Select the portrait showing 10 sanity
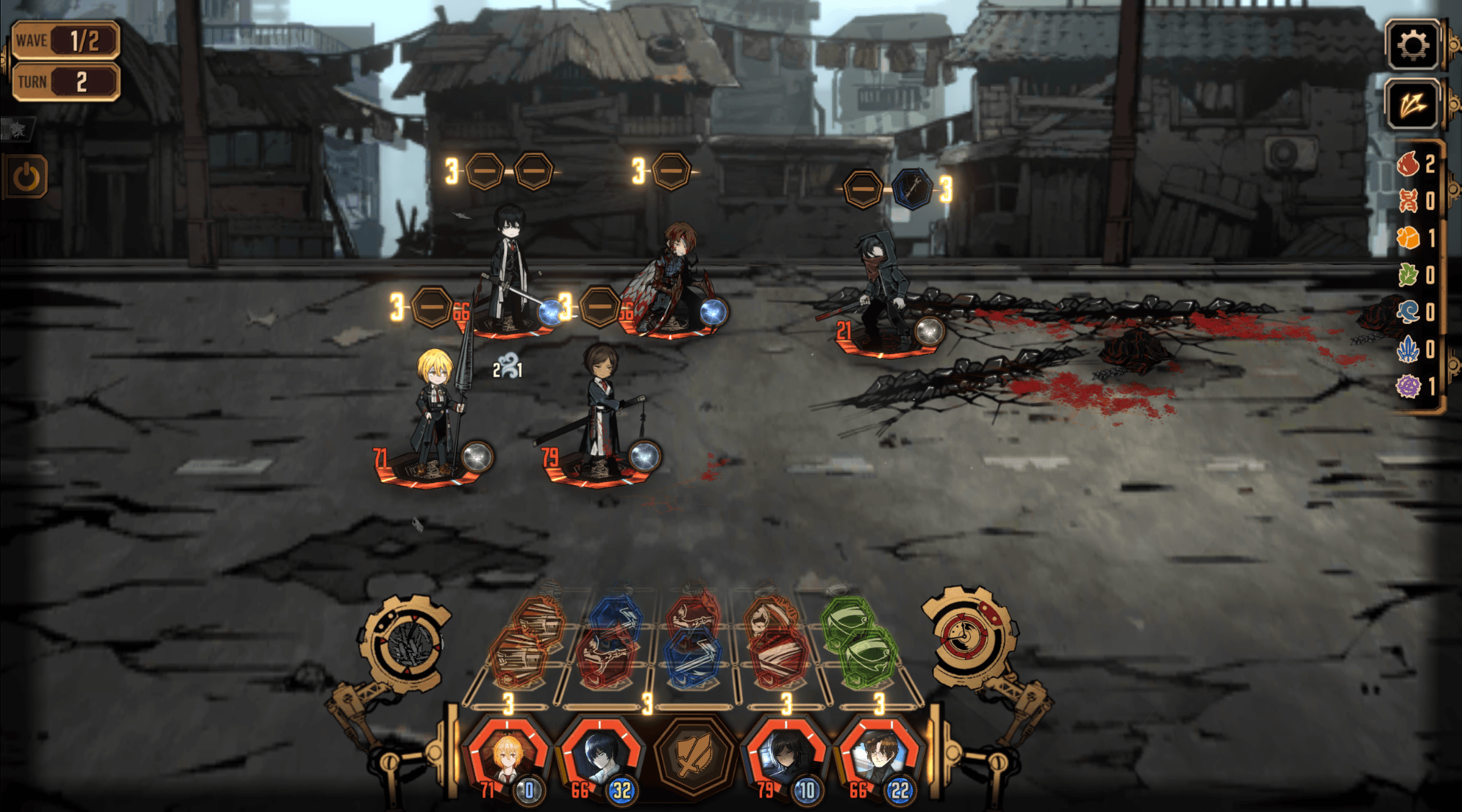This screenshot has height=812, width=1462. [x=785, y=757]
